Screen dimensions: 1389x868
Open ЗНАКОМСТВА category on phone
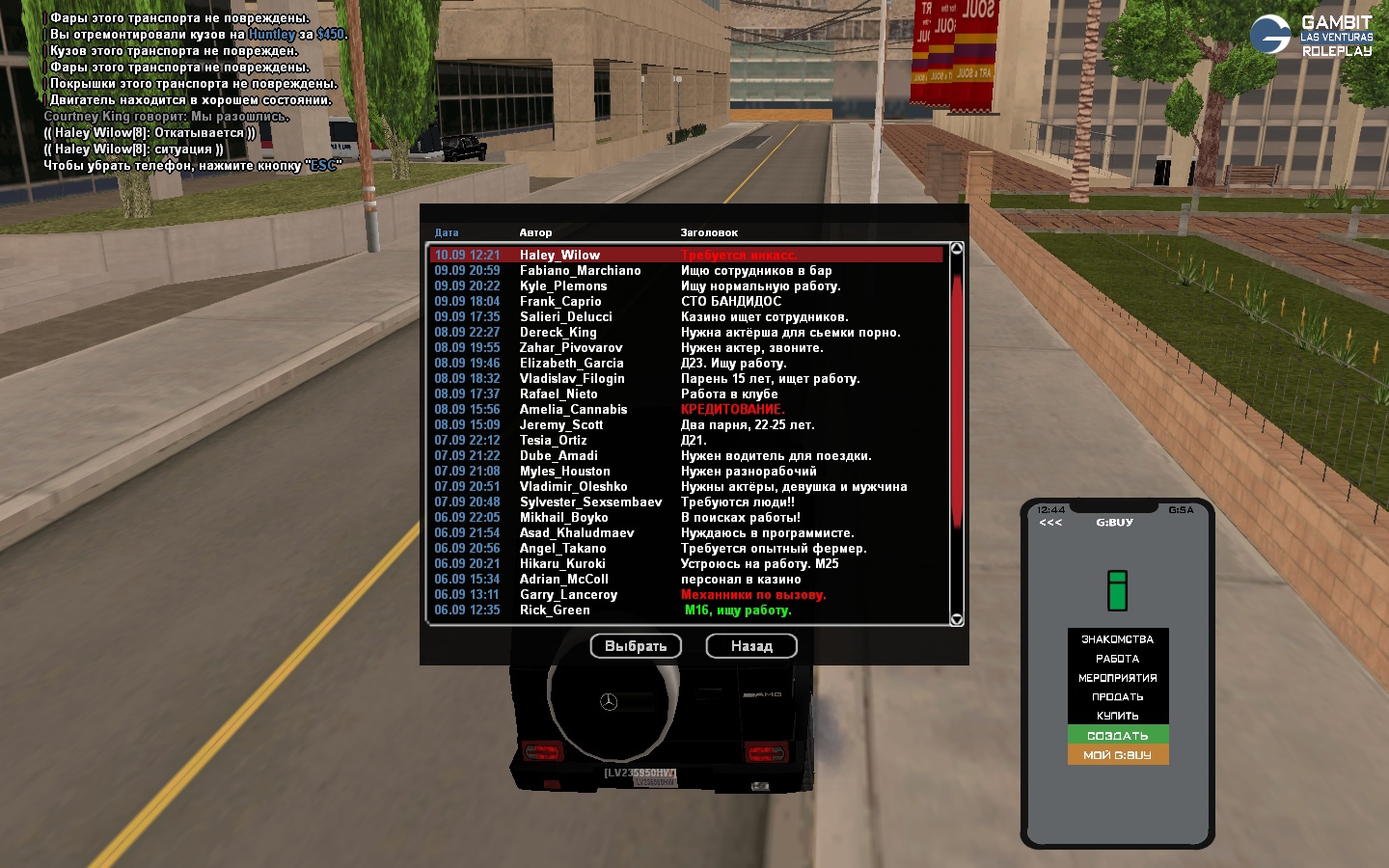[x=1117, y=638]
